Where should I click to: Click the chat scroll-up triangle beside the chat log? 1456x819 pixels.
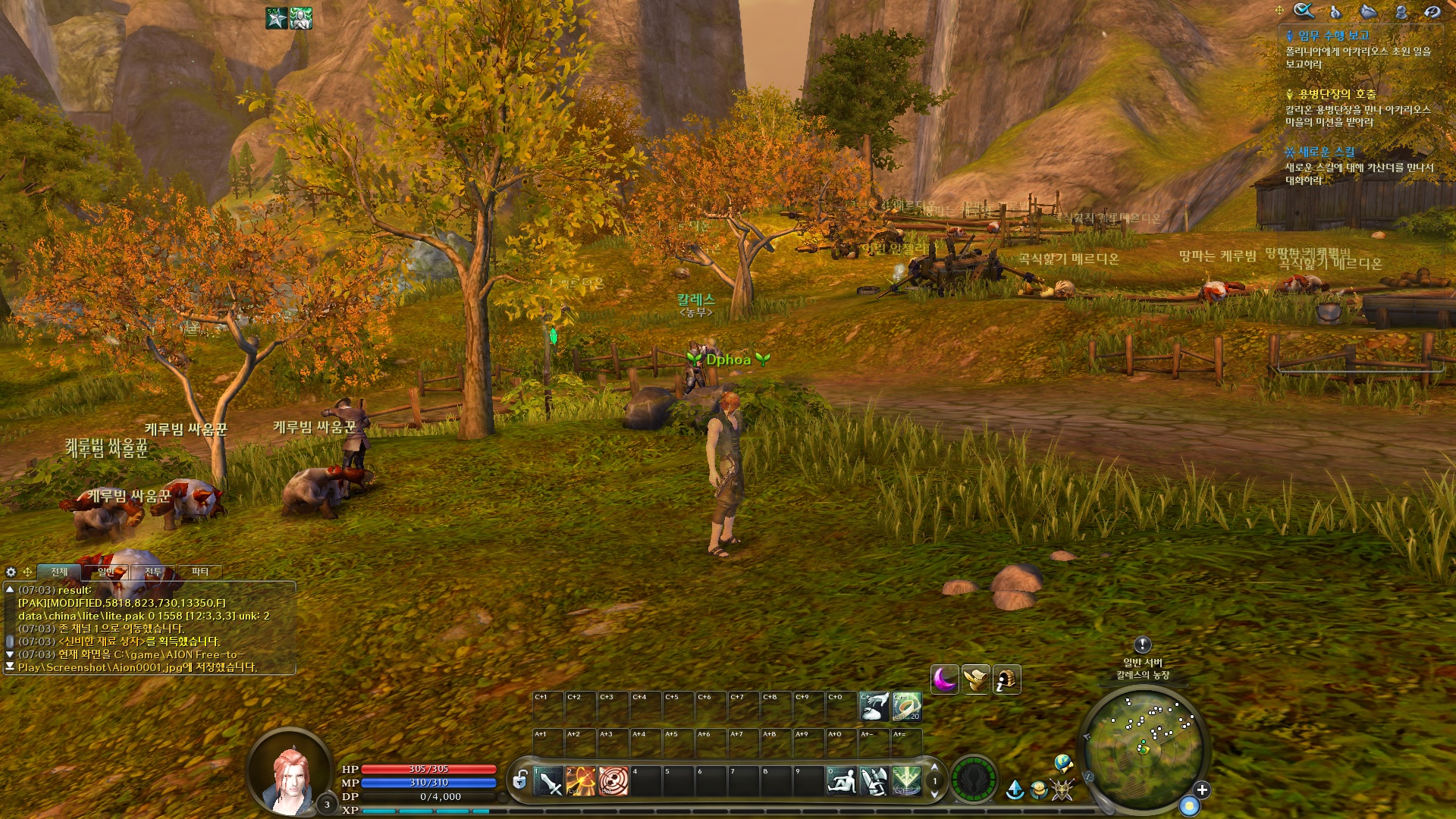10,590
